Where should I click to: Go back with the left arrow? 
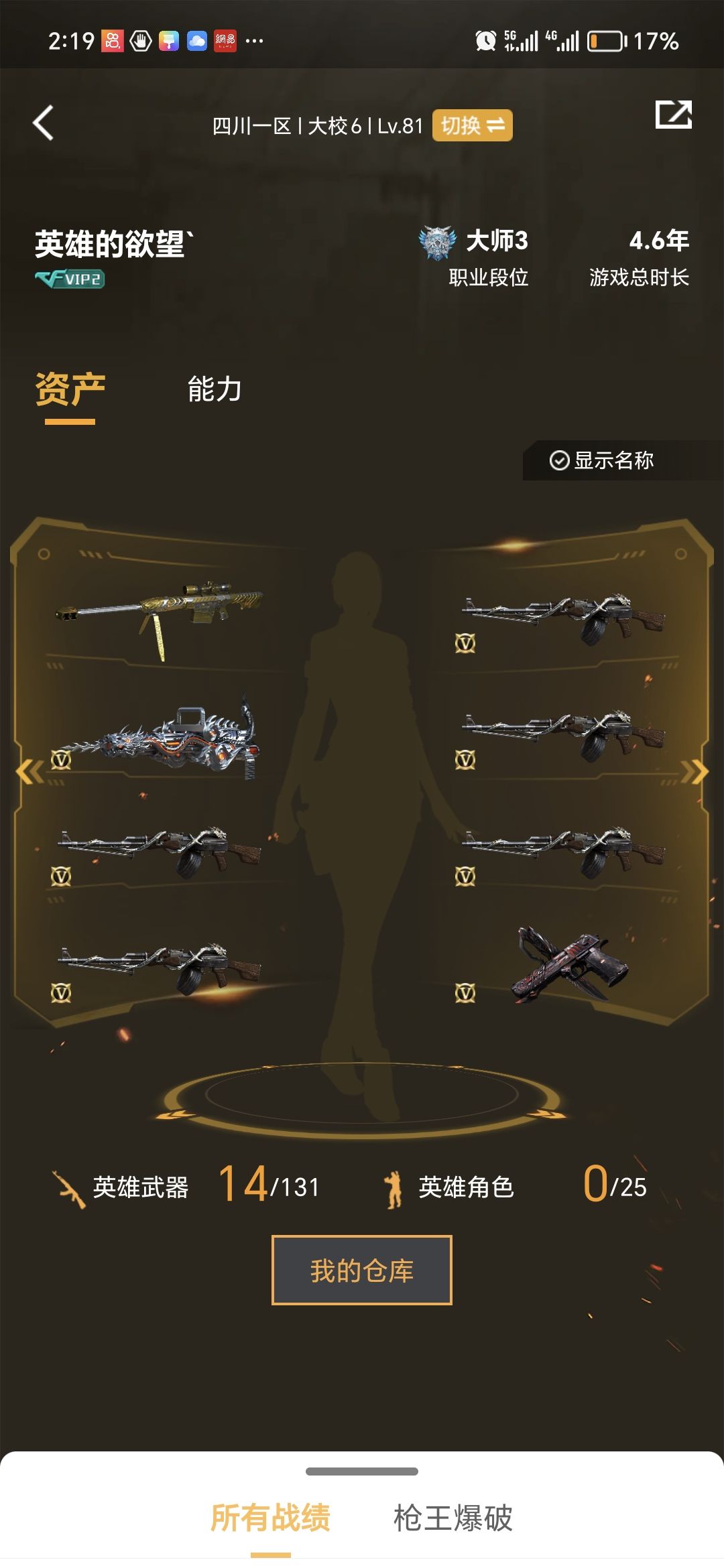click(44, 123)
